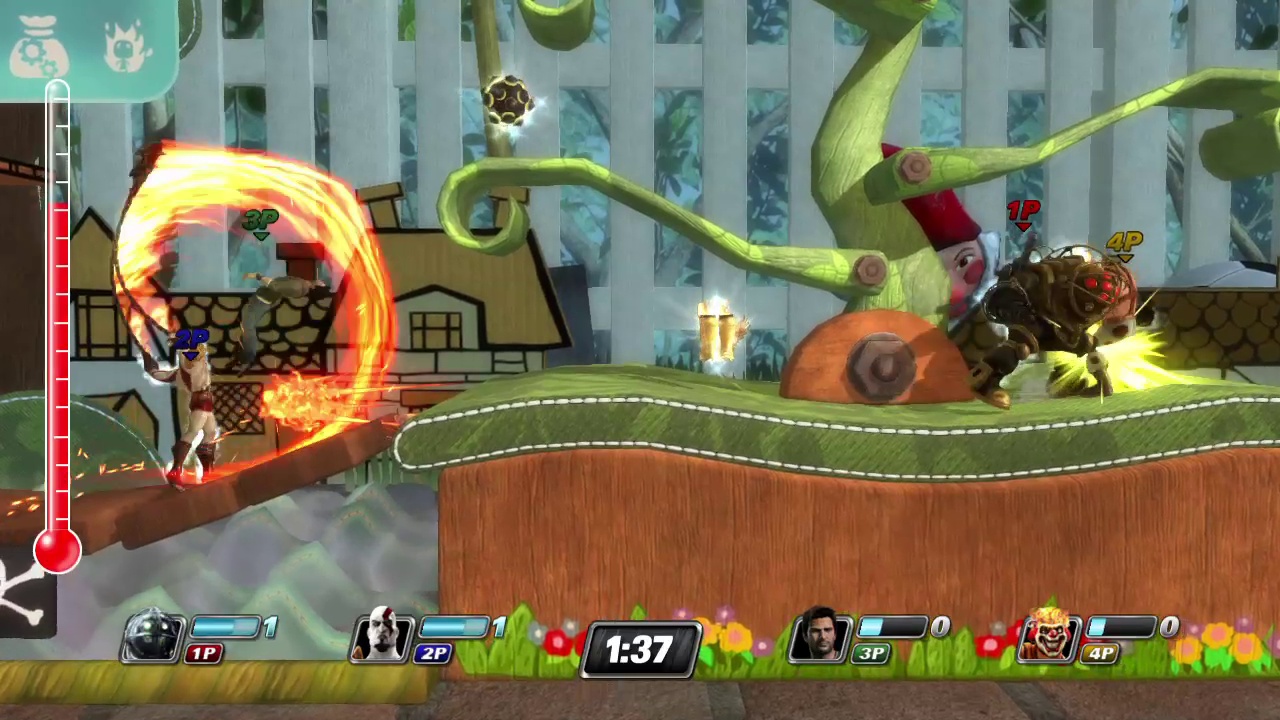Expand the 3P tag above the falling fighter

(x=260, y=218)
